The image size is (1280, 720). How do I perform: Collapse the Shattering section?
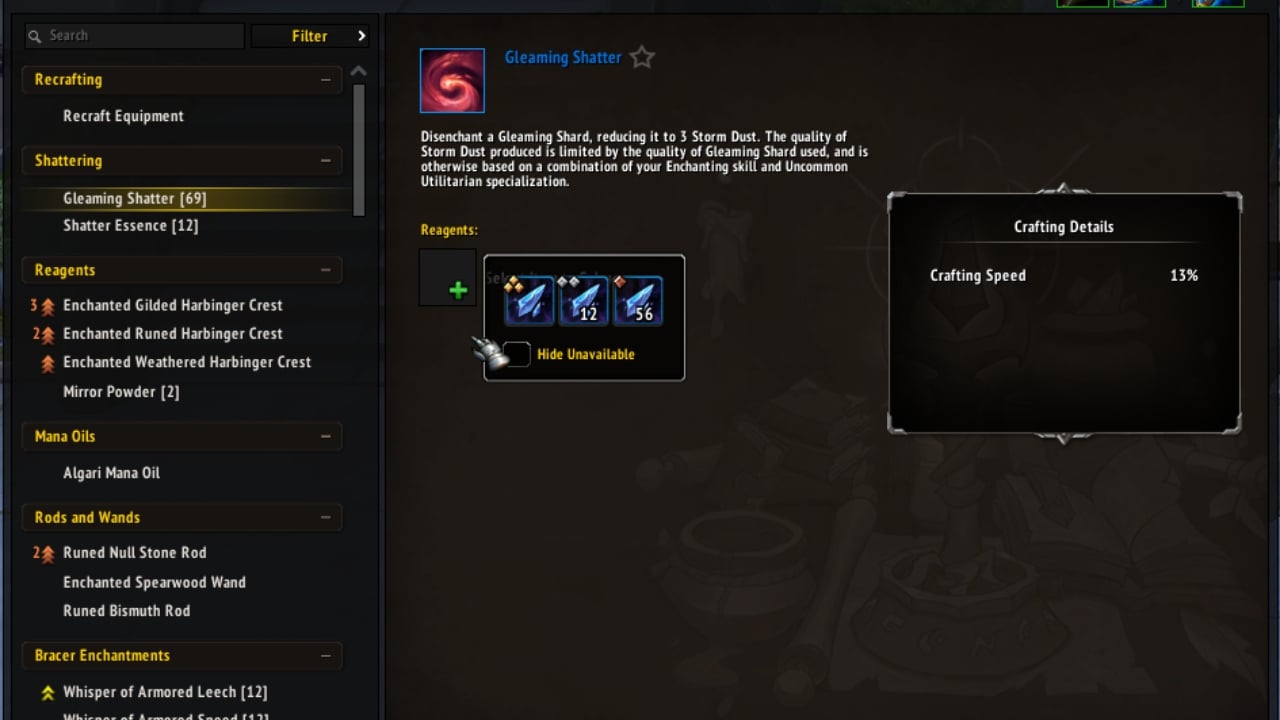click(325, 160)
